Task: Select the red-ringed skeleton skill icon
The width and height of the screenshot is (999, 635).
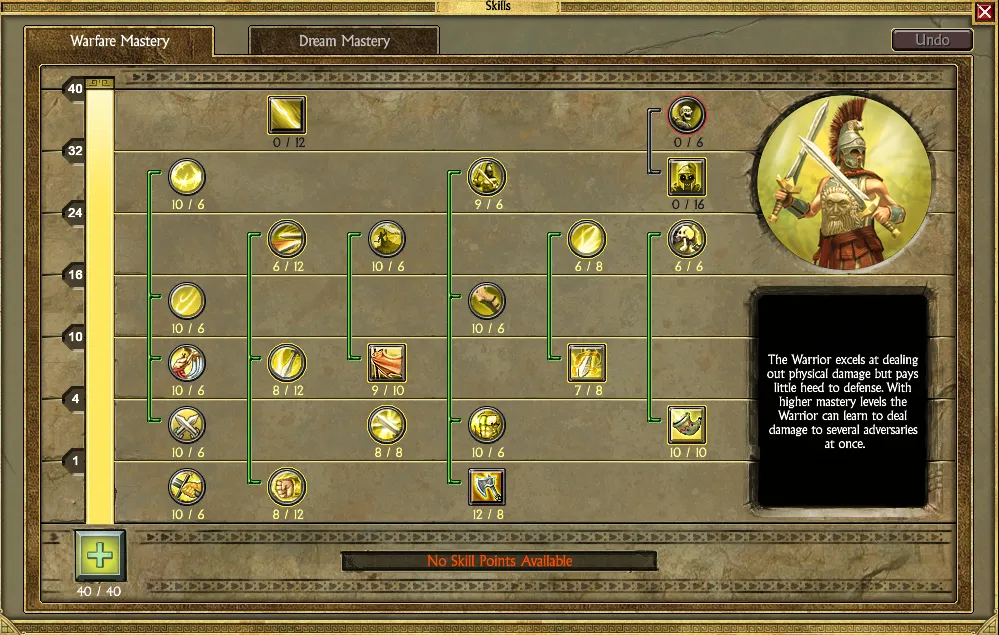Action: click(687, 115)
